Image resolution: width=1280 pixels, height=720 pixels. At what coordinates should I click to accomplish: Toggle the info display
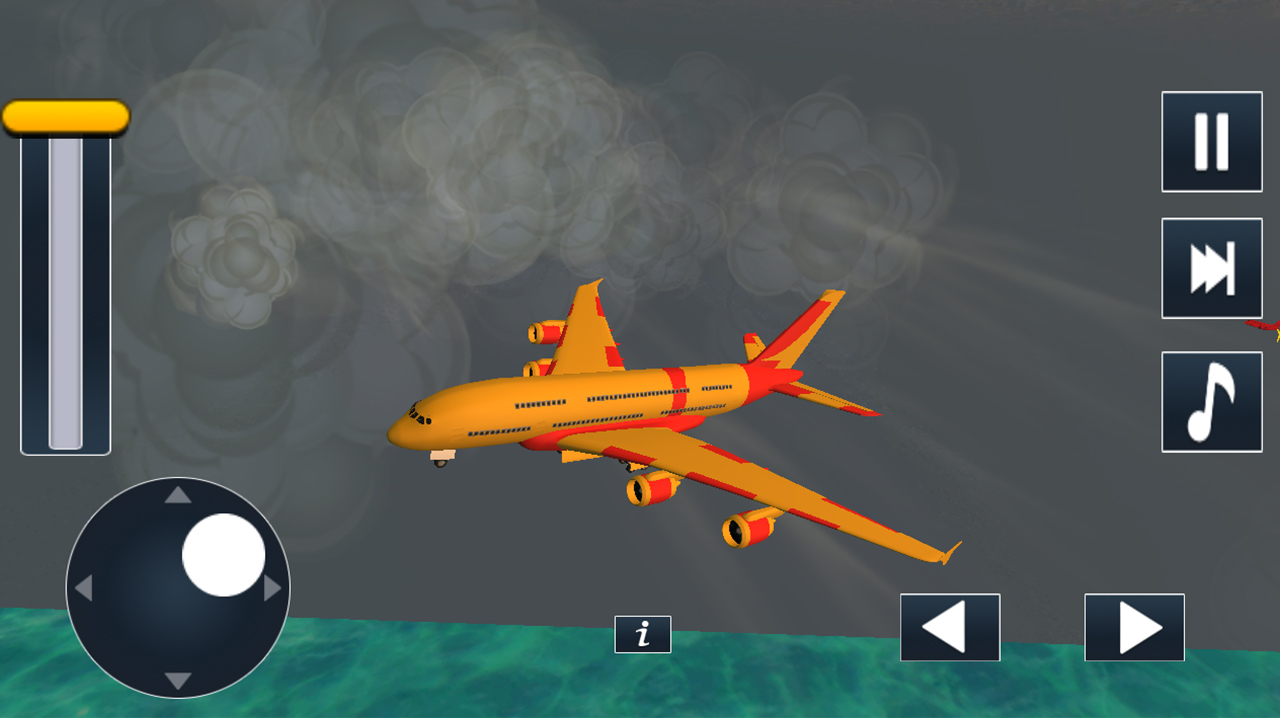point(644,634)
